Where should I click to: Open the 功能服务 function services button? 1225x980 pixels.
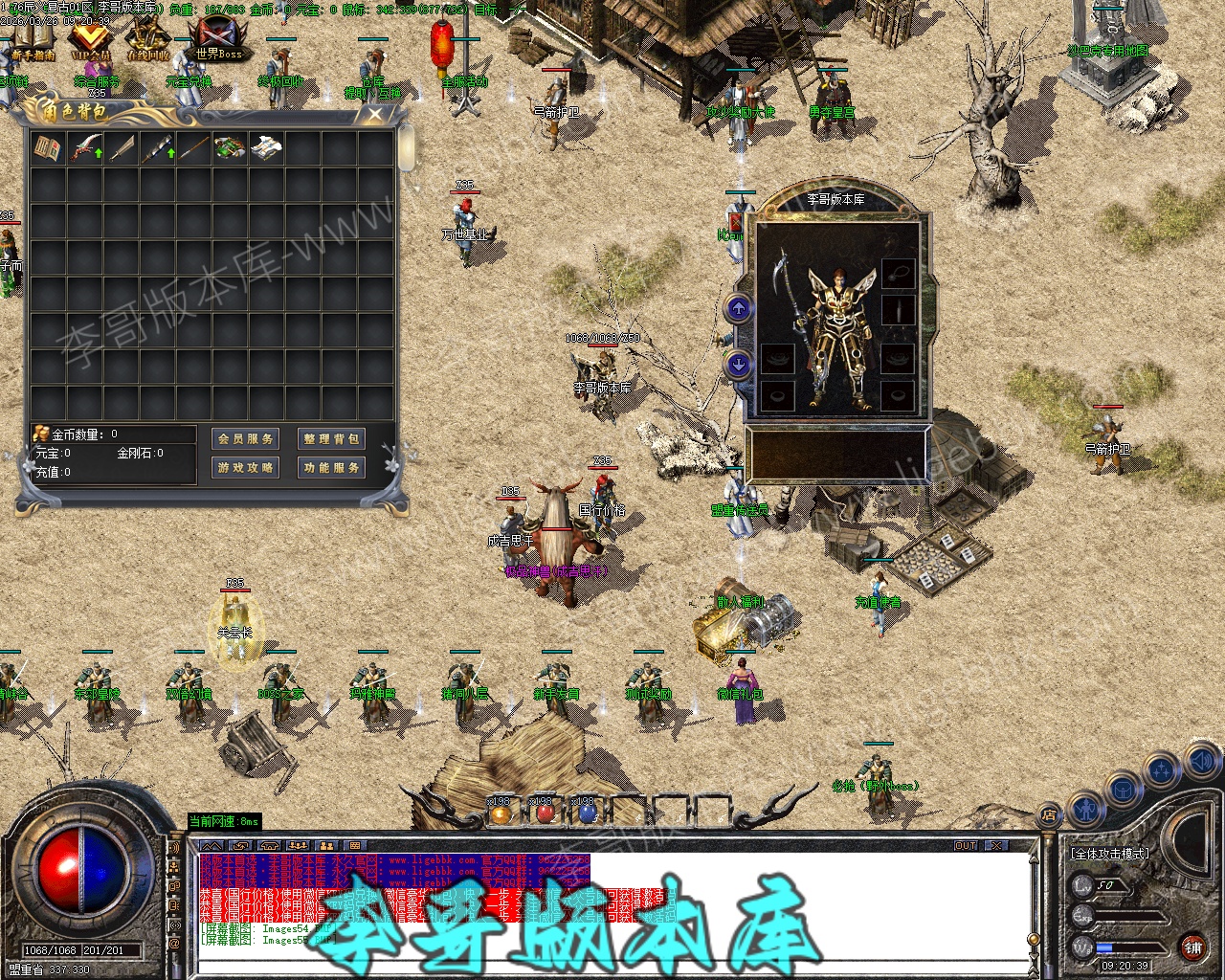(331, 468)
